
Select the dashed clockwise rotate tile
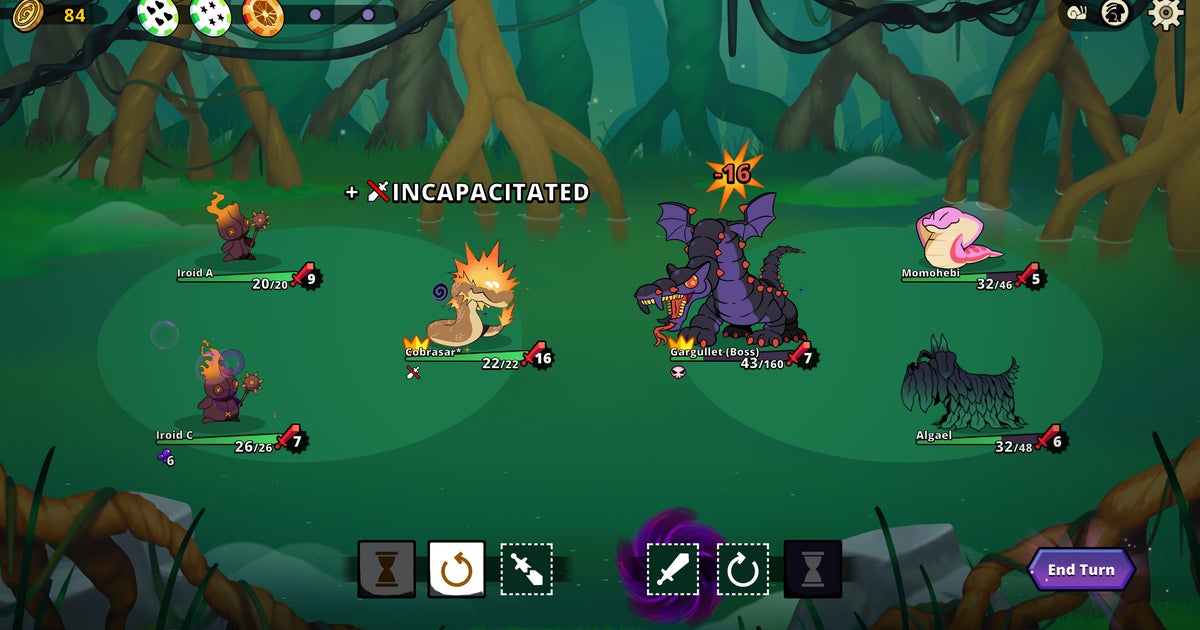[x=743, y=569]
